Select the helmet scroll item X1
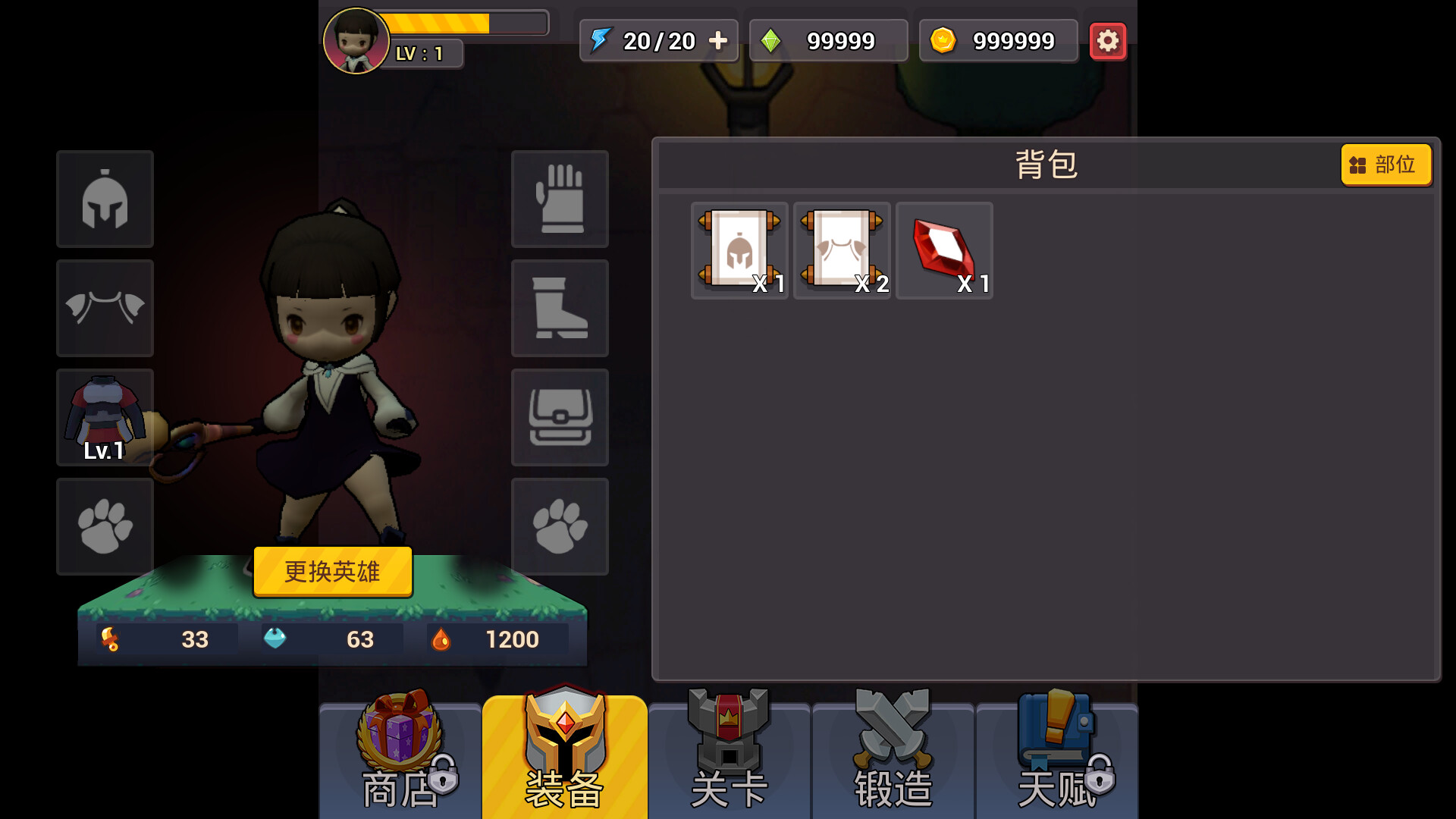1456x819 pixels. [739, 250]
